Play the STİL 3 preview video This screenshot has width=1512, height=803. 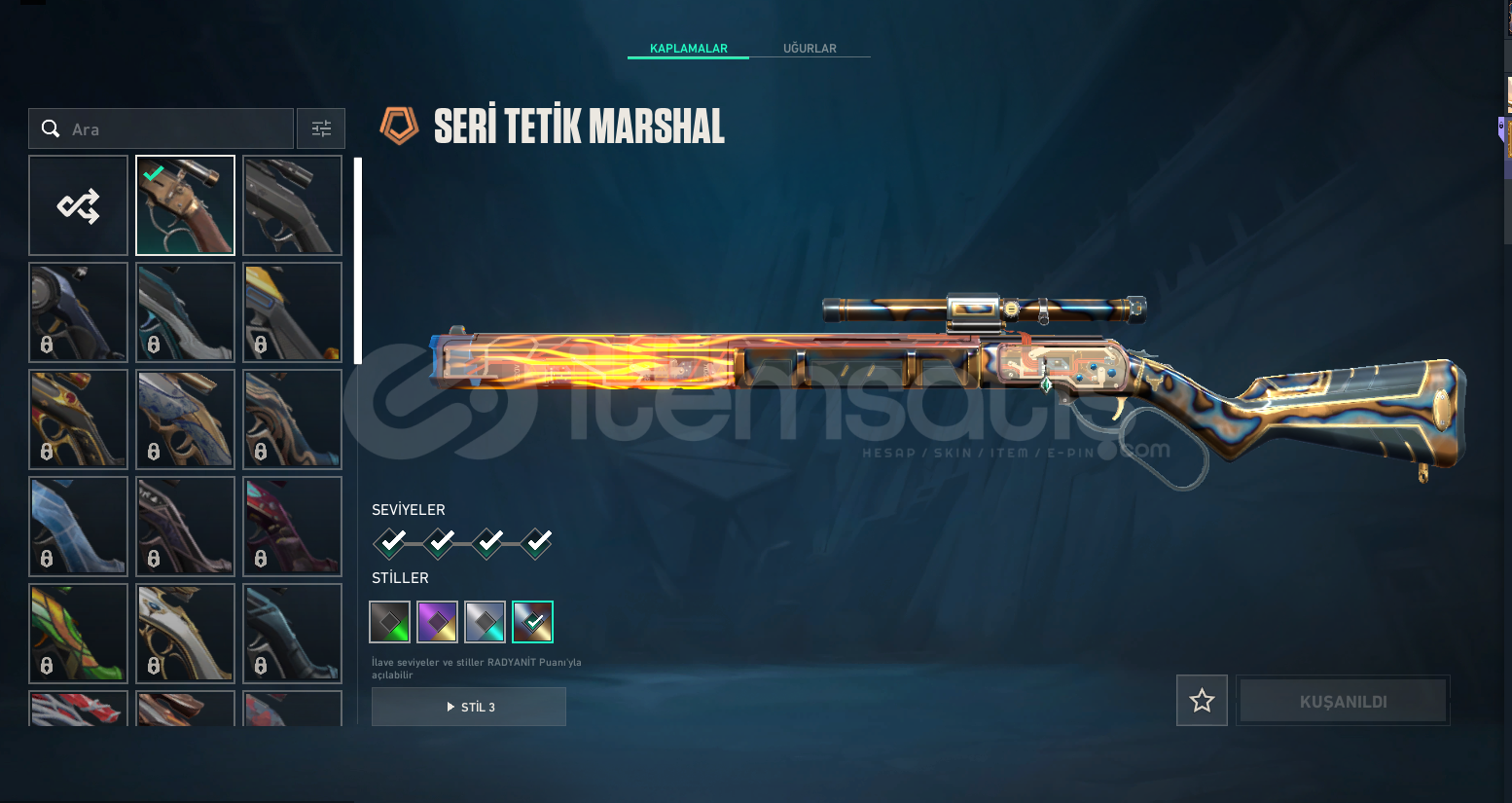click(x=469, y=707)
